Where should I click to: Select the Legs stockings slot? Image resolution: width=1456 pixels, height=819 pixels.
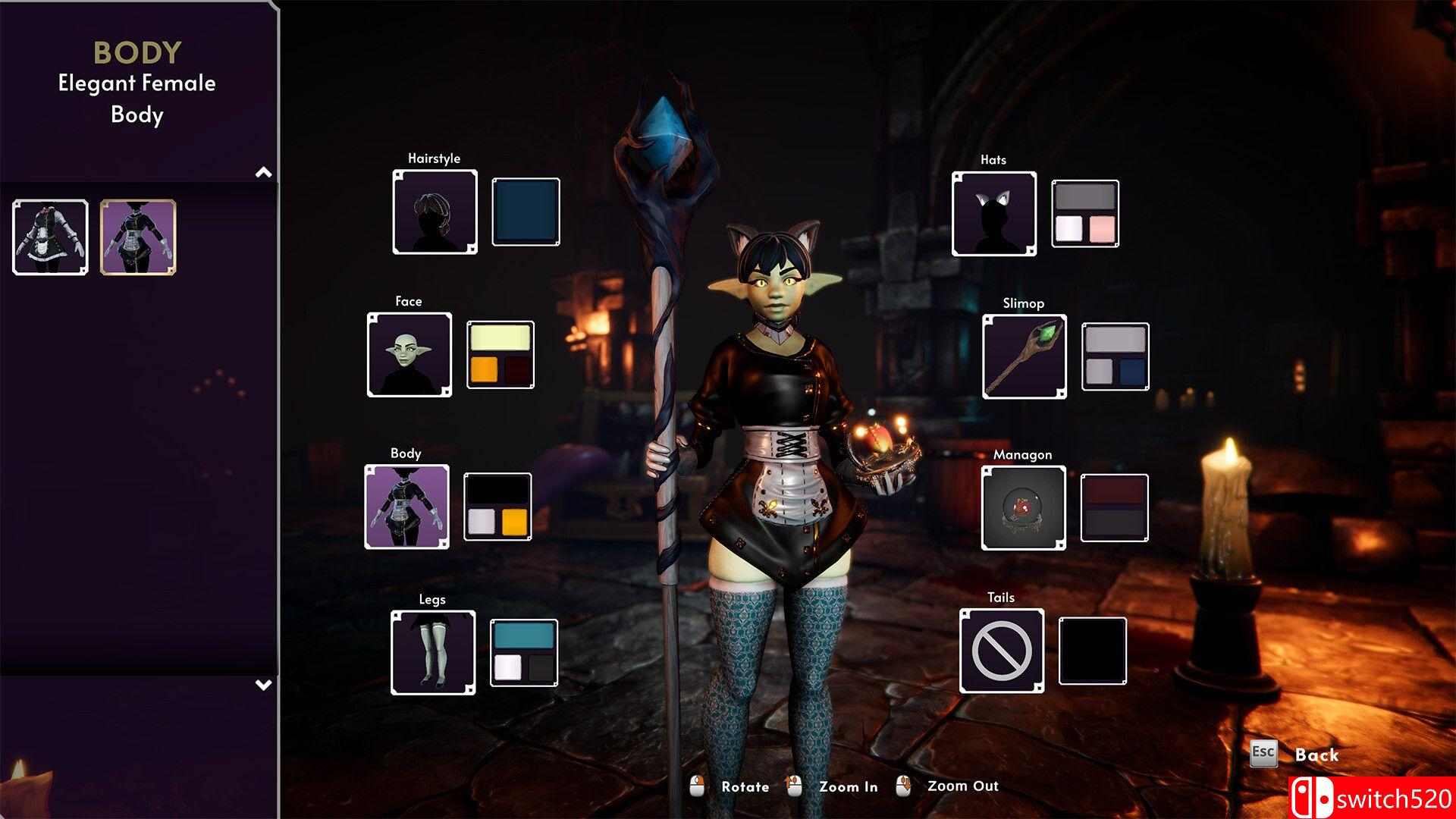(x=433, y=652)
